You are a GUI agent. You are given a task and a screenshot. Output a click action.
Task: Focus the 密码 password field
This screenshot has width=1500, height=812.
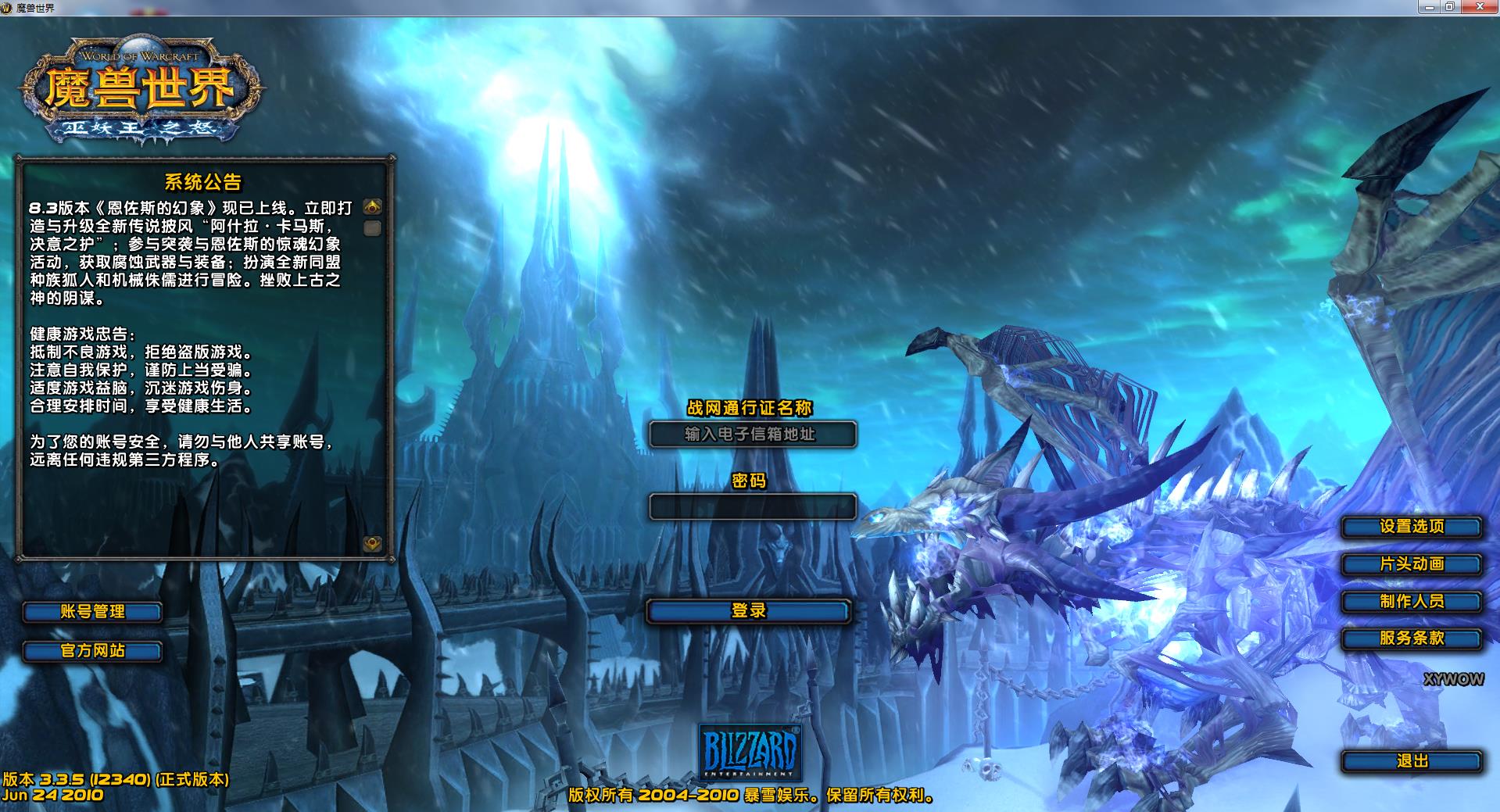tap(752, 507)
